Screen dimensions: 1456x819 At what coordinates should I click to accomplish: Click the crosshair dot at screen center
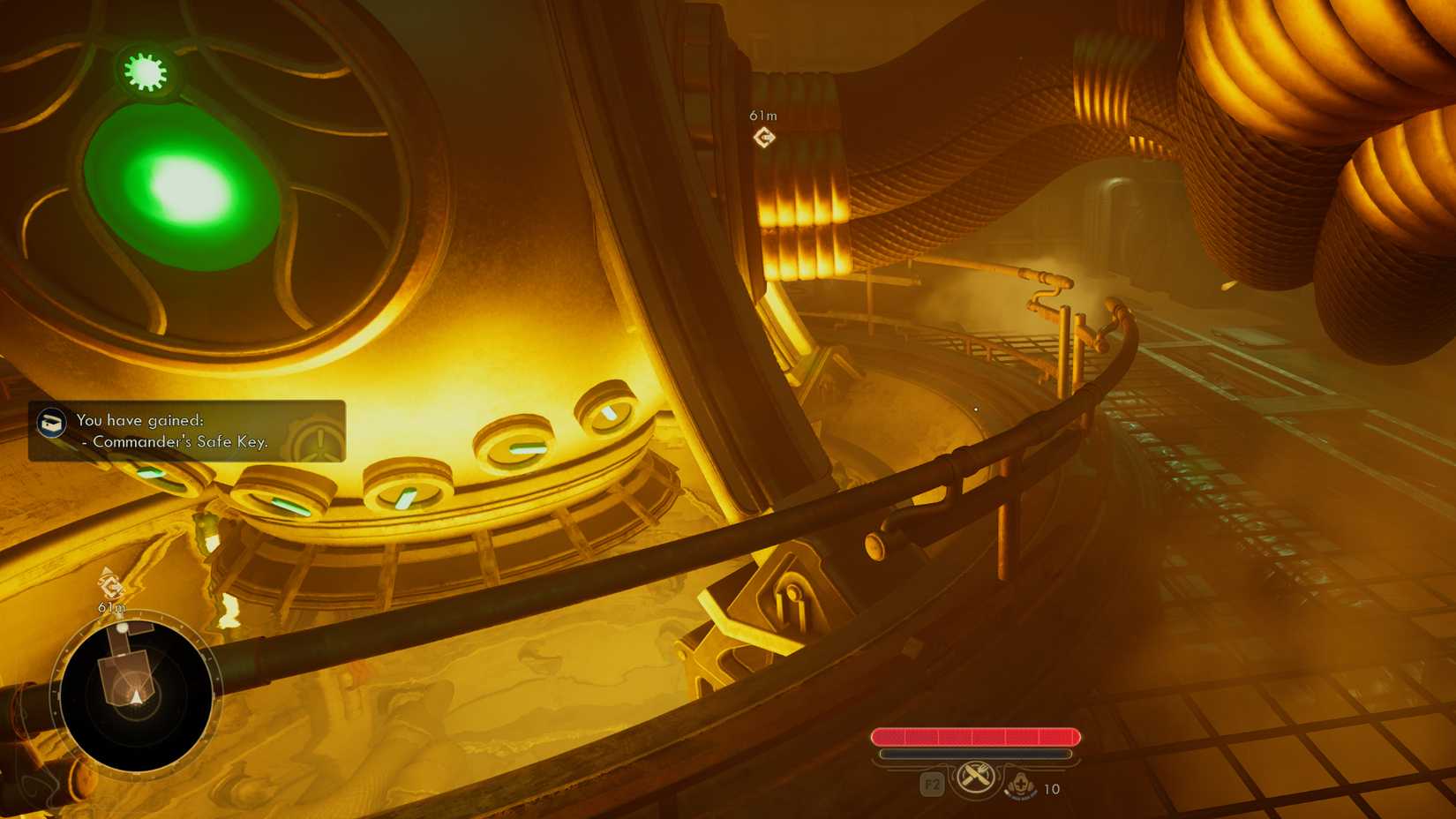(975, 409)
